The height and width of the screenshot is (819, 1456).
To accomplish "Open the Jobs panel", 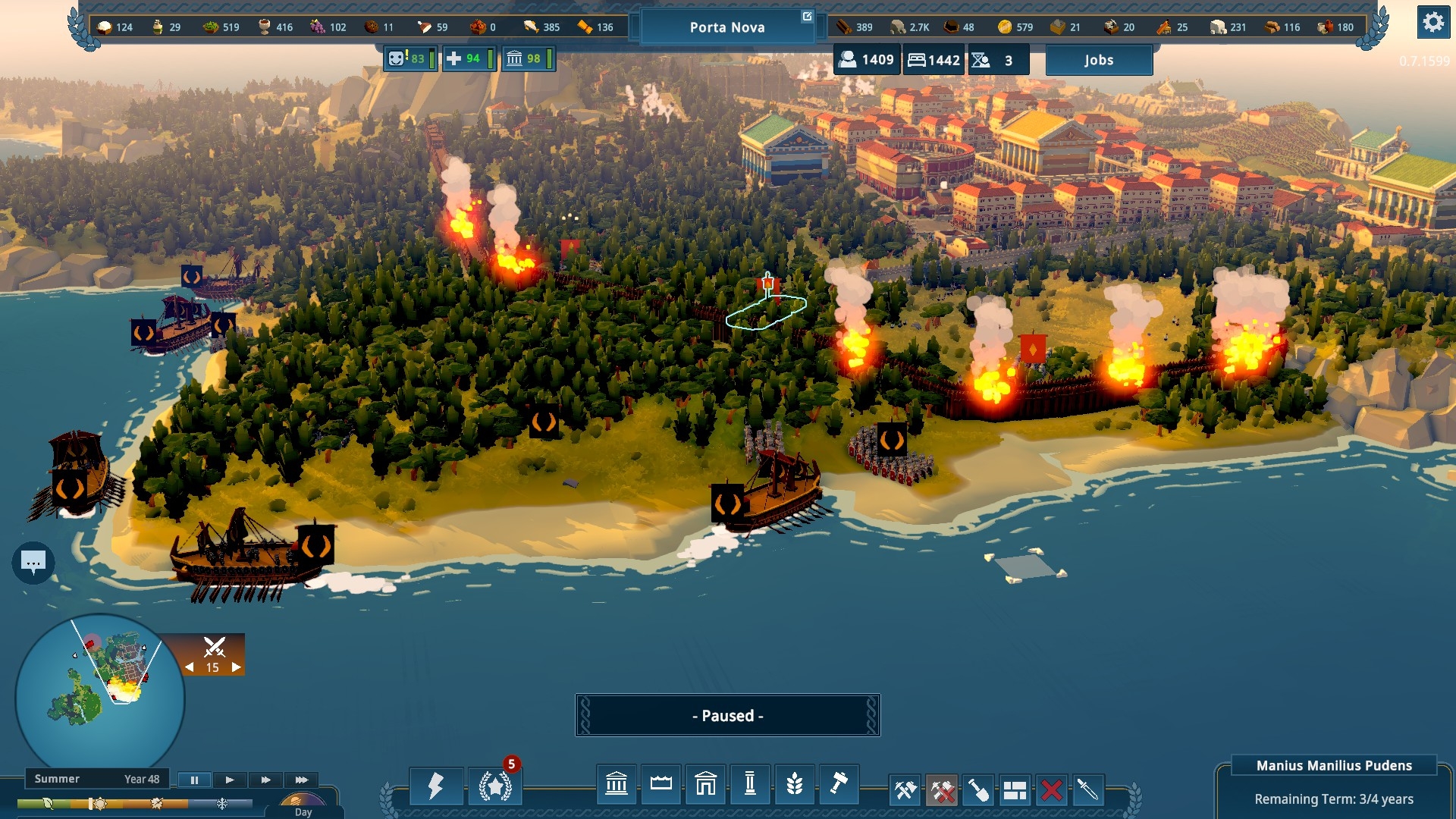I will 1099,60.
